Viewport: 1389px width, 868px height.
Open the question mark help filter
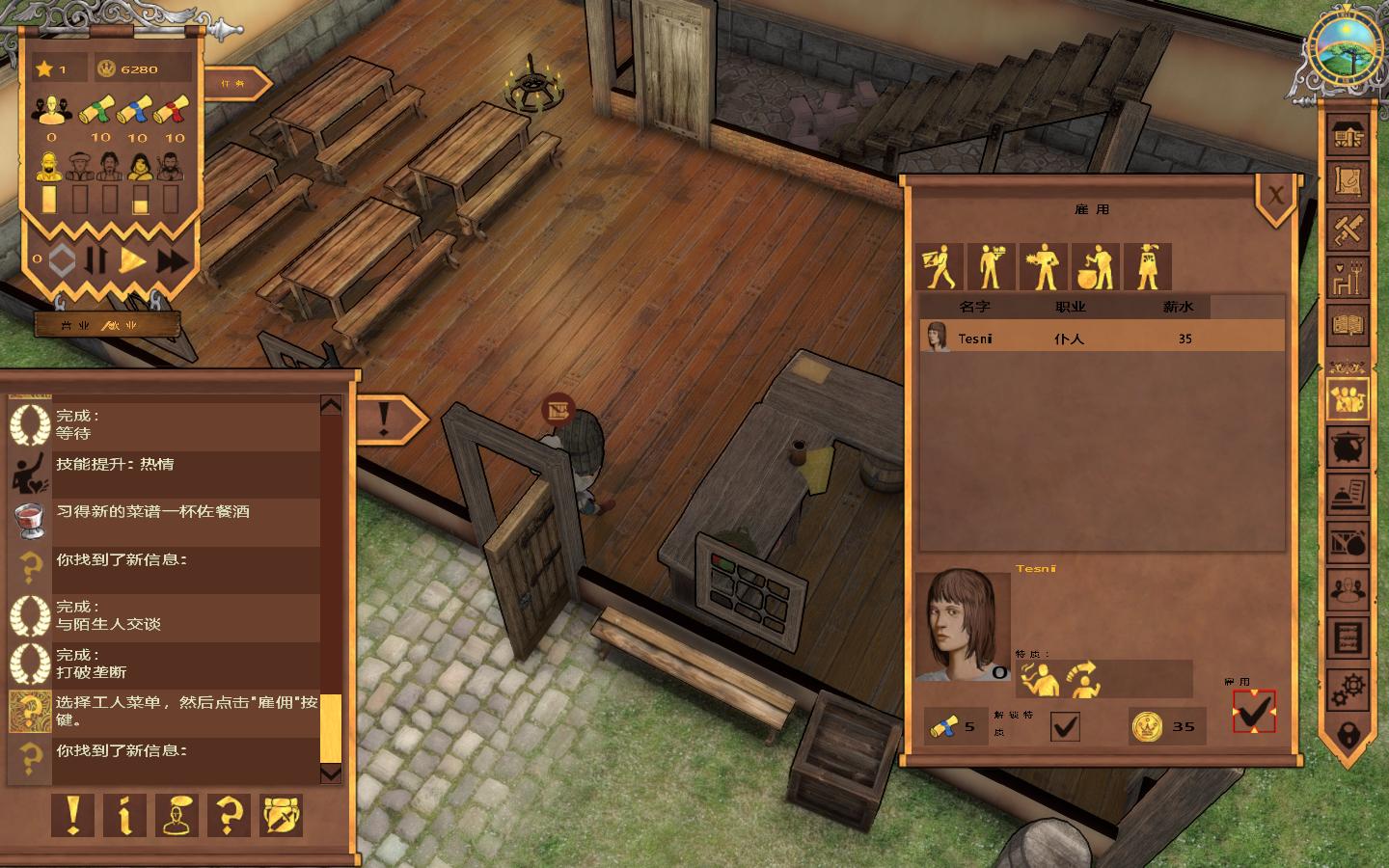point(229,816)
